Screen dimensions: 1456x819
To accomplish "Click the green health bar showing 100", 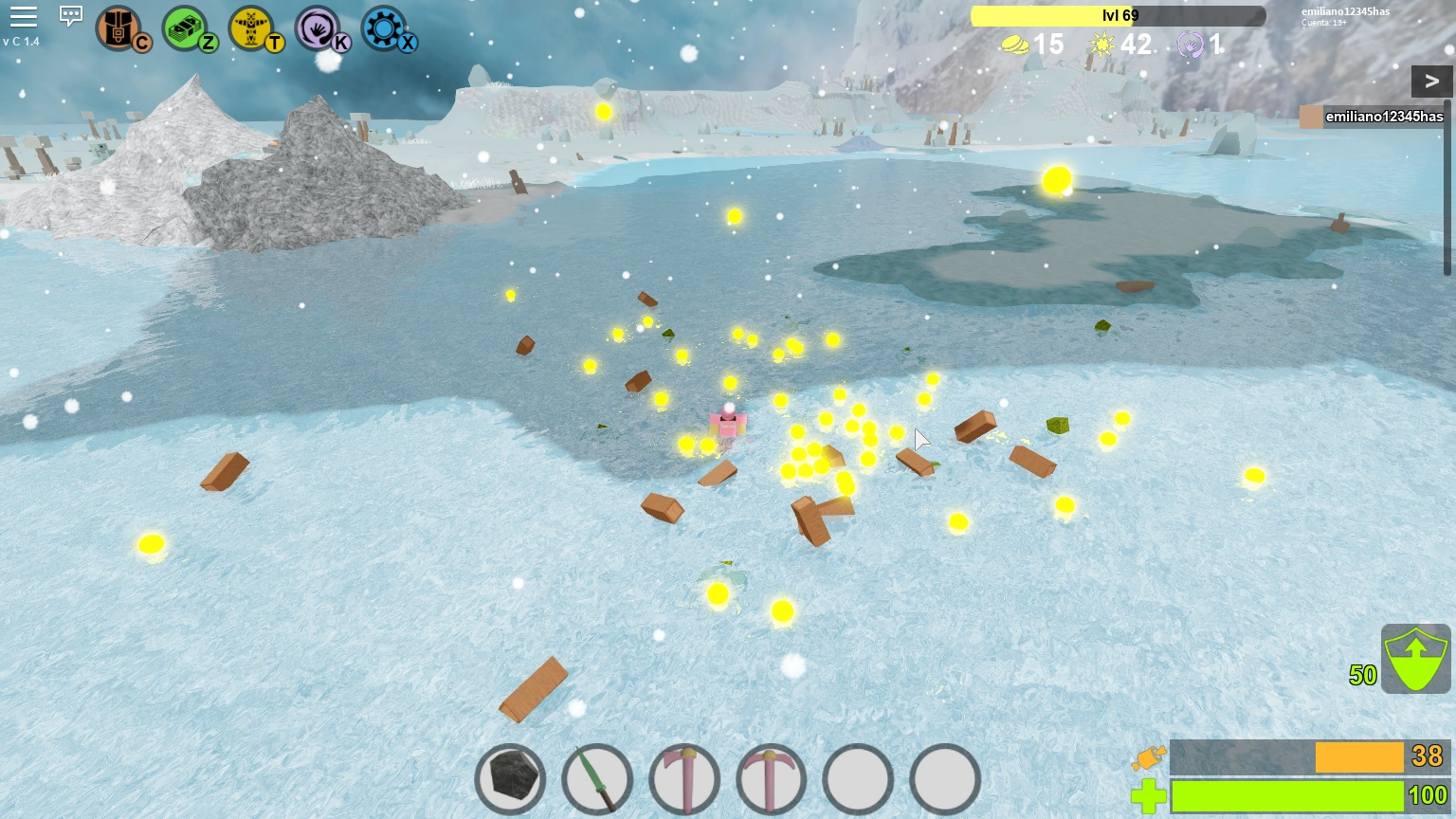I will [1286, 795].
